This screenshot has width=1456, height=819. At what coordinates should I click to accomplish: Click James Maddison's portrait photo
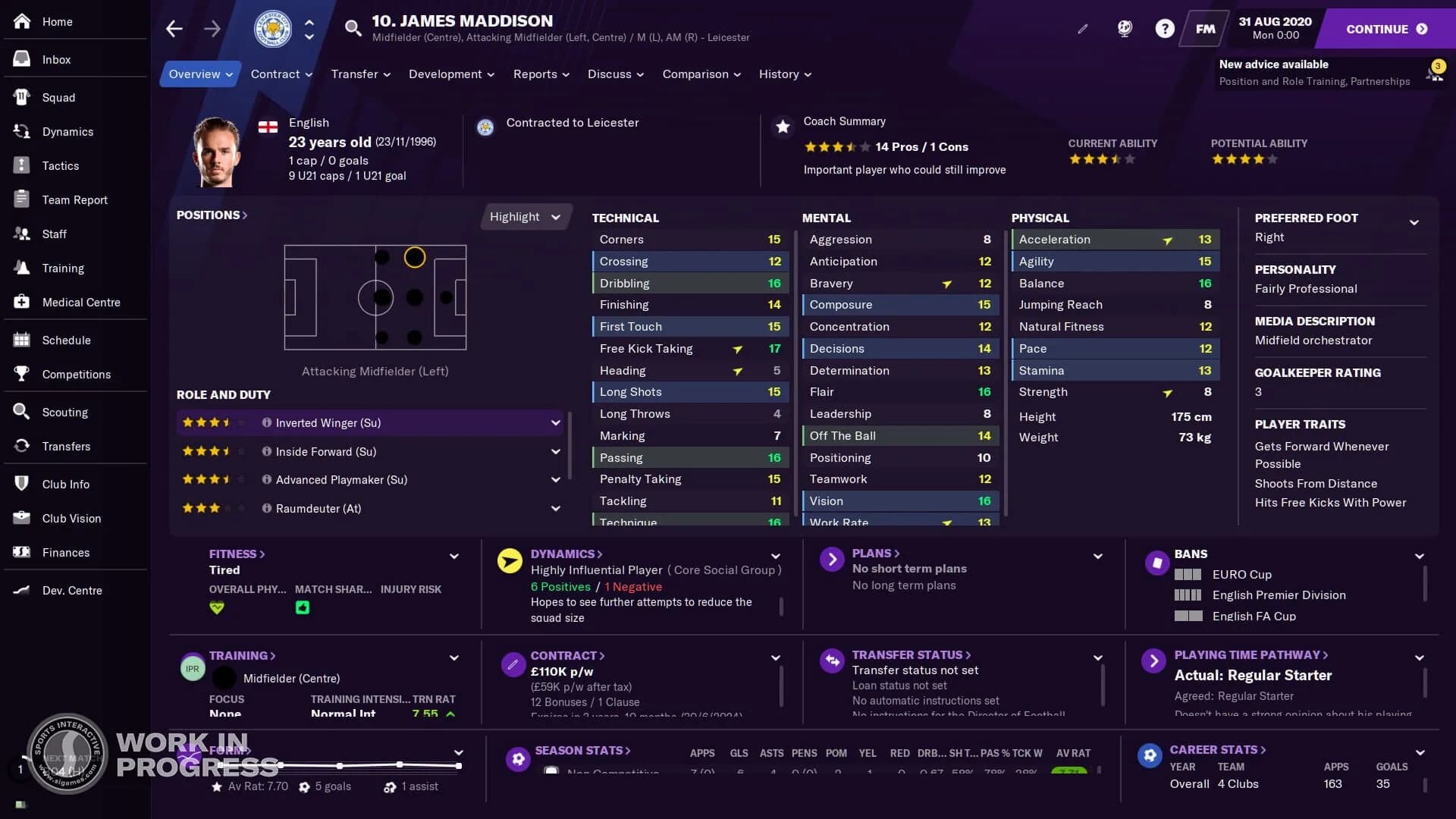click(215, 151)
